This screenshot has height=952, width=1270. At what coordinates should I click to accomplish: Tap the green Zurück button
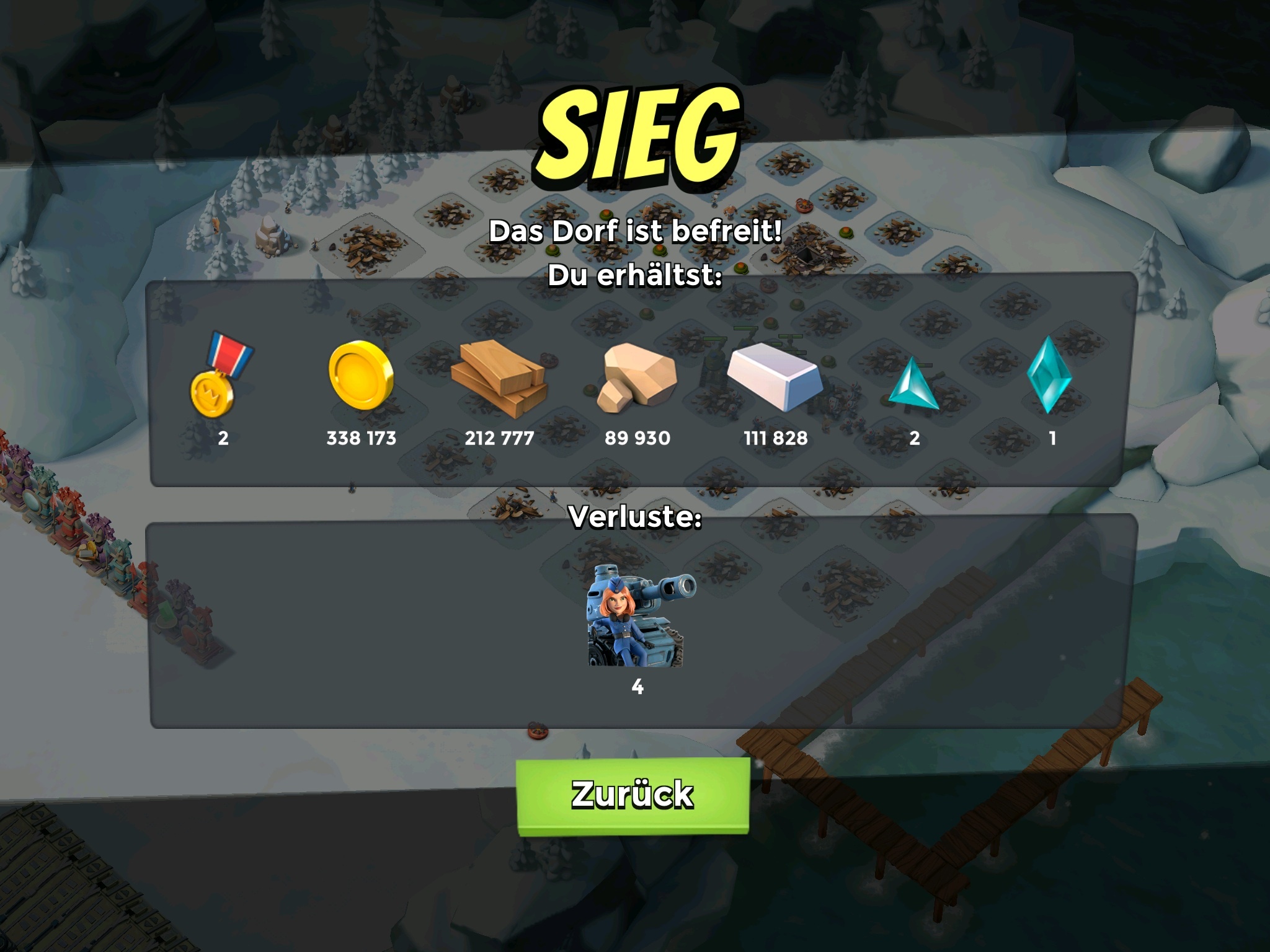tap(633, 795)
